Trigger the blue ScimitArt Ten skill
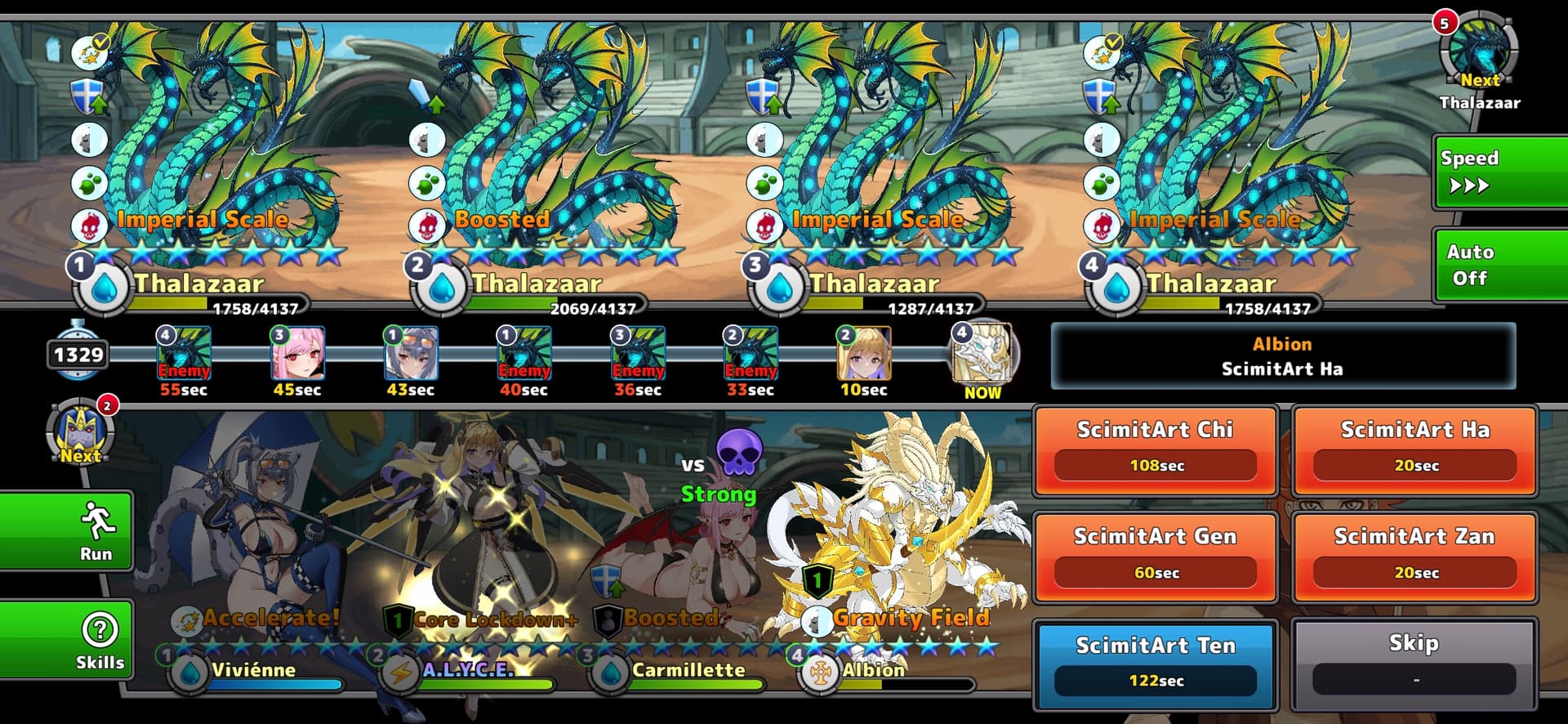 coord(1155,665)
